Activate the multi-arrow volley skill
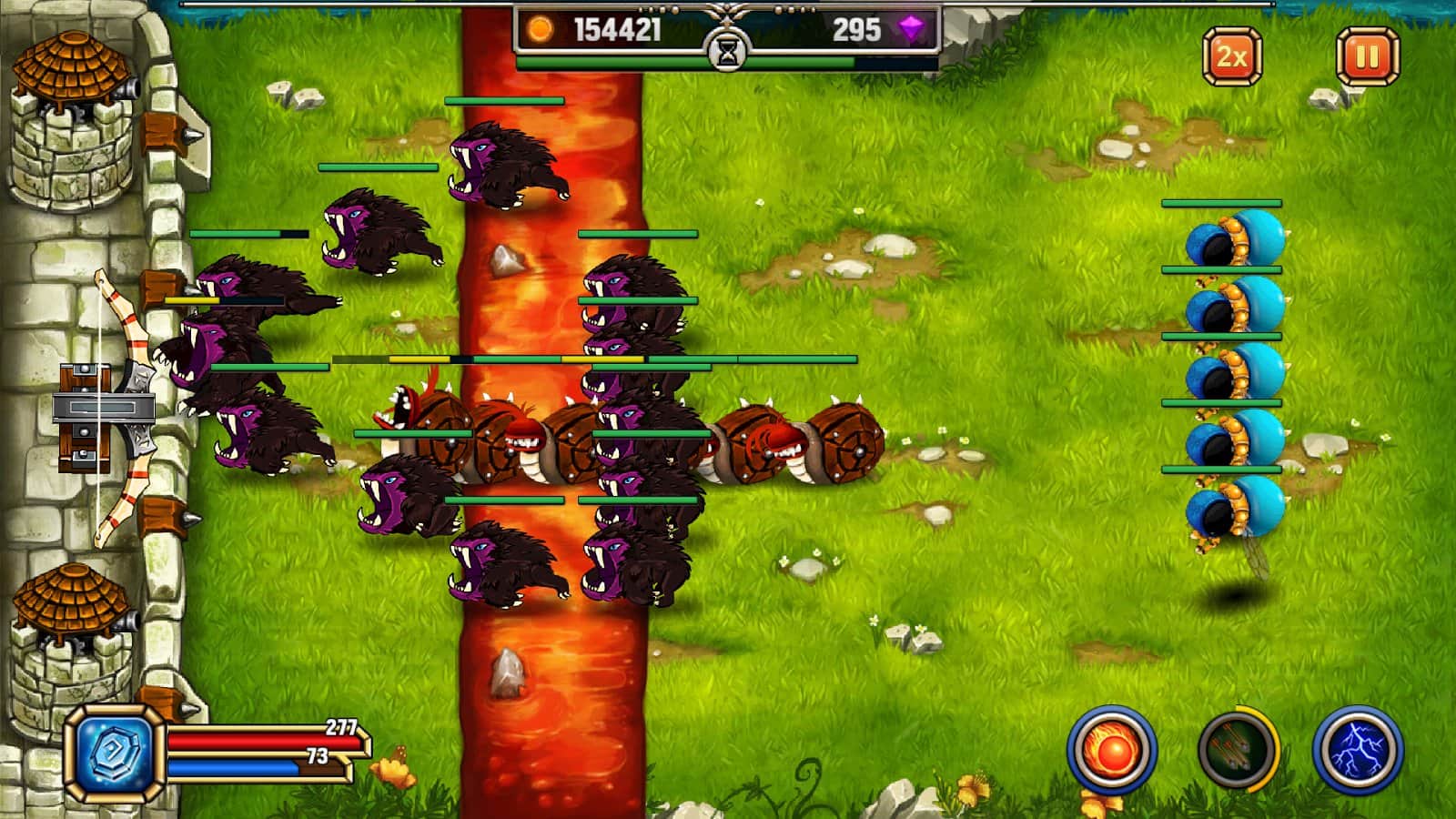1456x819 pixels. pyautogui.click(x=1237, y=752)
